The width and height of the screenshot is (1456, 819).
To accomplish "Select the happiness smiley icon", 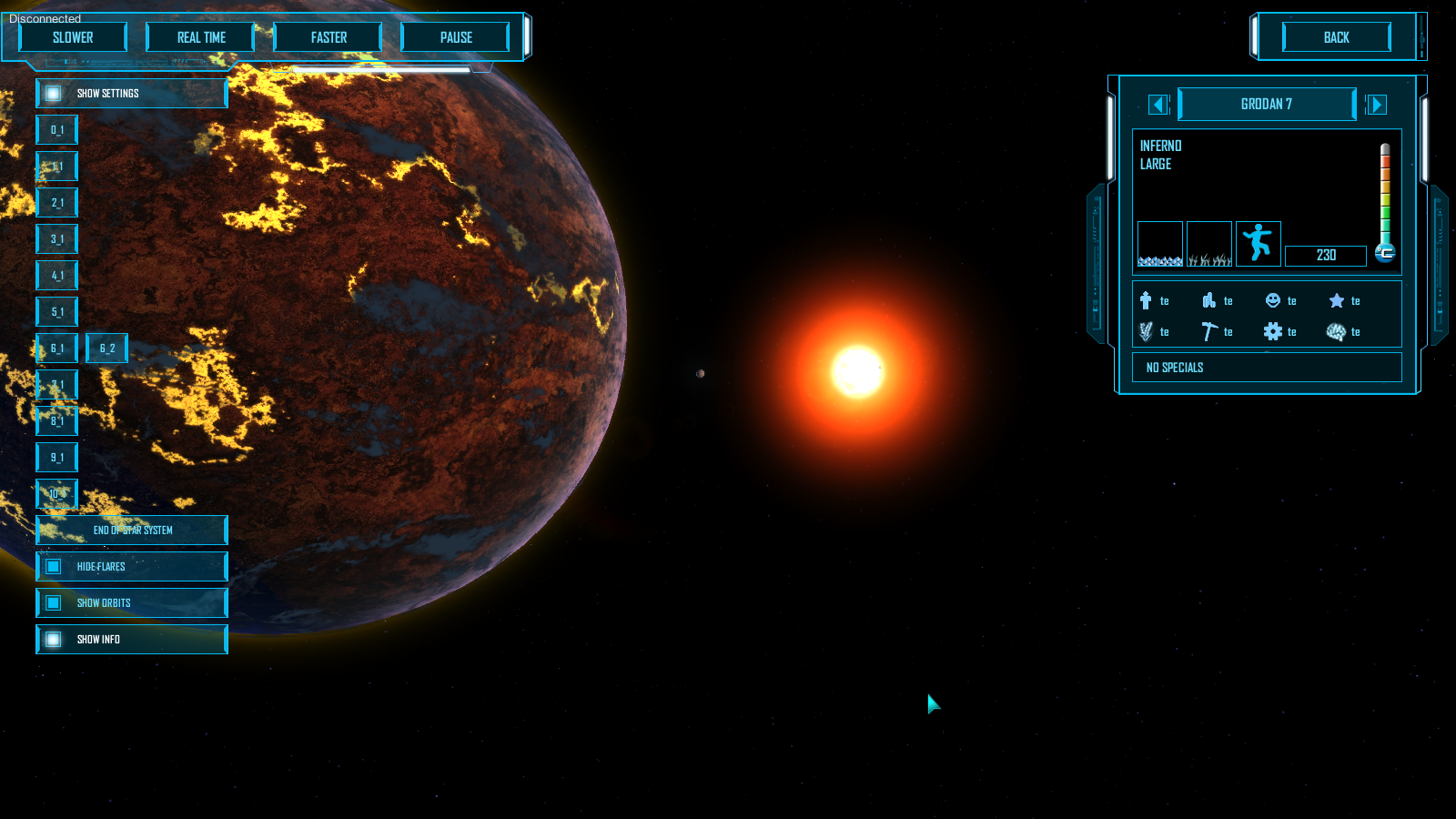I will [1271, 300].
